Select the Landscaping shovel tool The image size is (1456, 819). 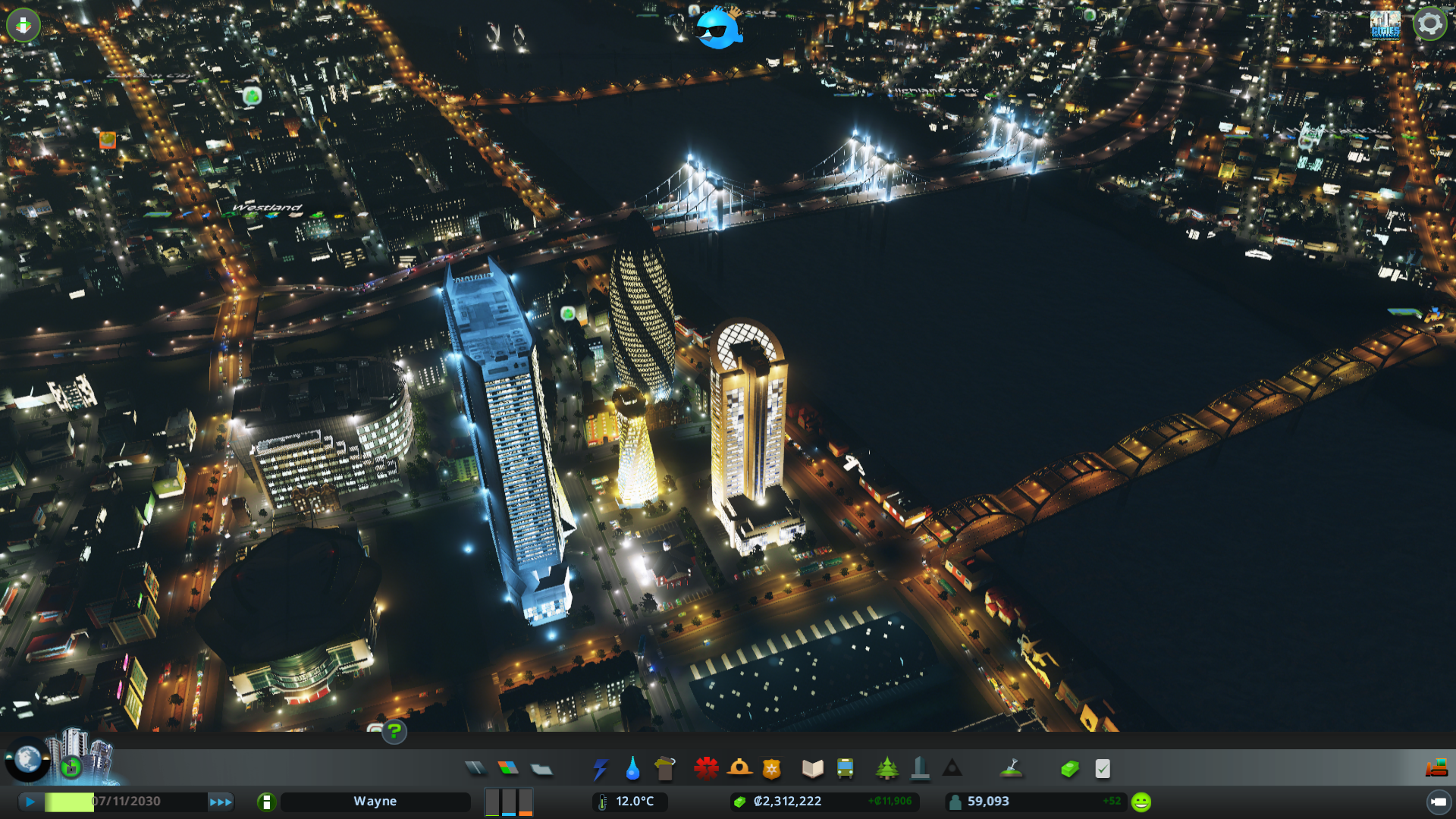(x=1012, y=767)
